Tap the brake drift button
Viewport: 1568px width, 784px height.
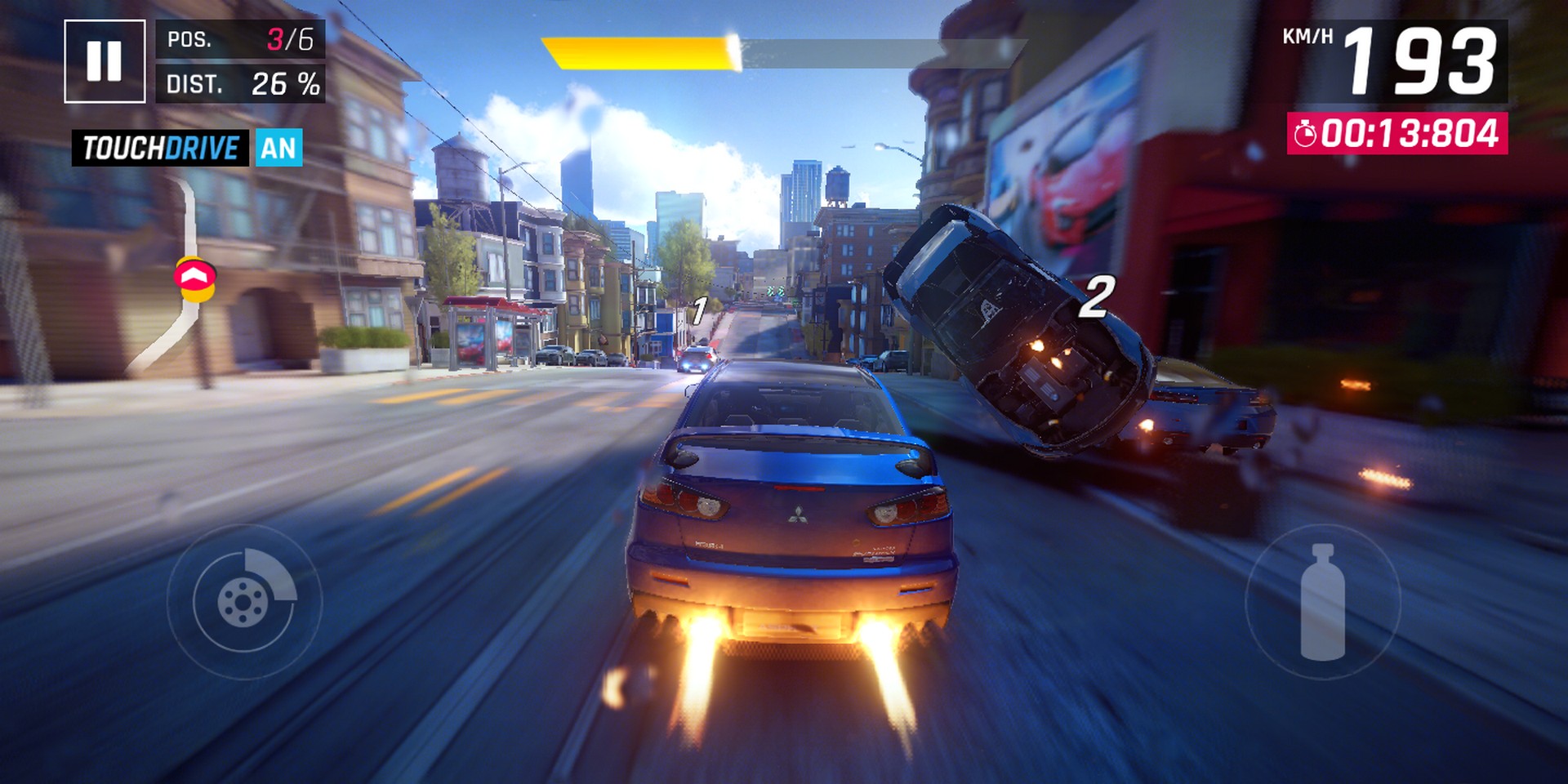tap(244, 602)
